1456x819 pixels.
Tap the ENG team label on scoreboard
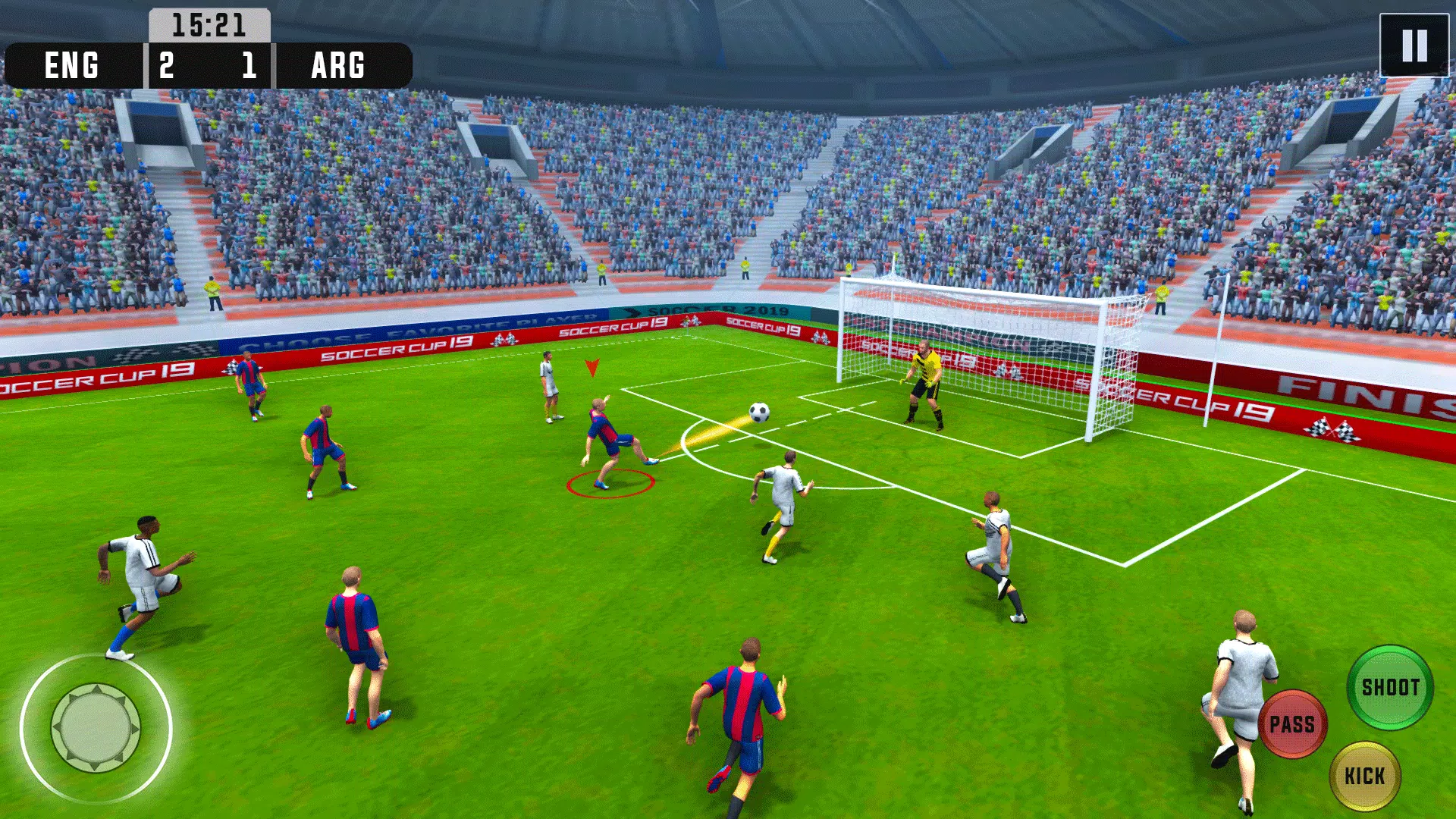(71, 67)
